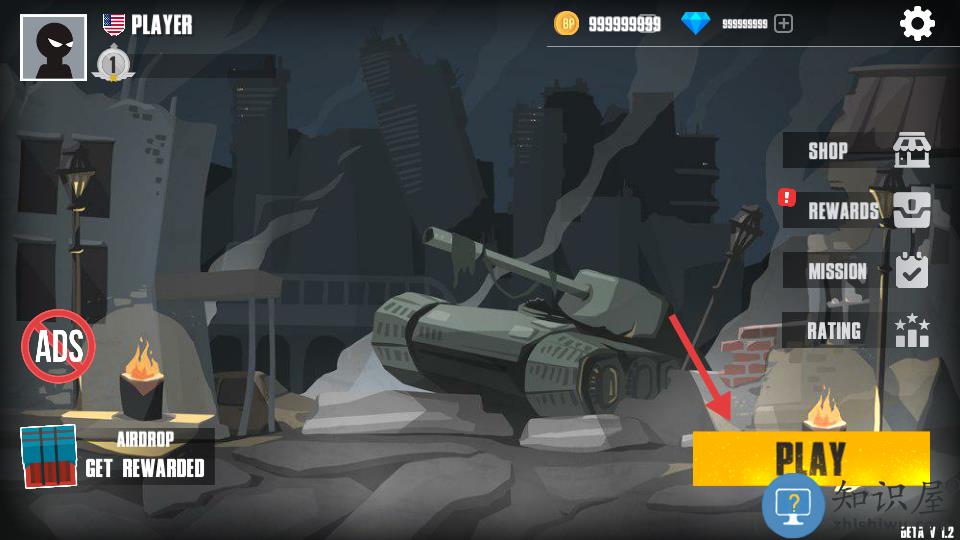Claim the Airdrop Get Rewarded offer

tap(117, 456)
